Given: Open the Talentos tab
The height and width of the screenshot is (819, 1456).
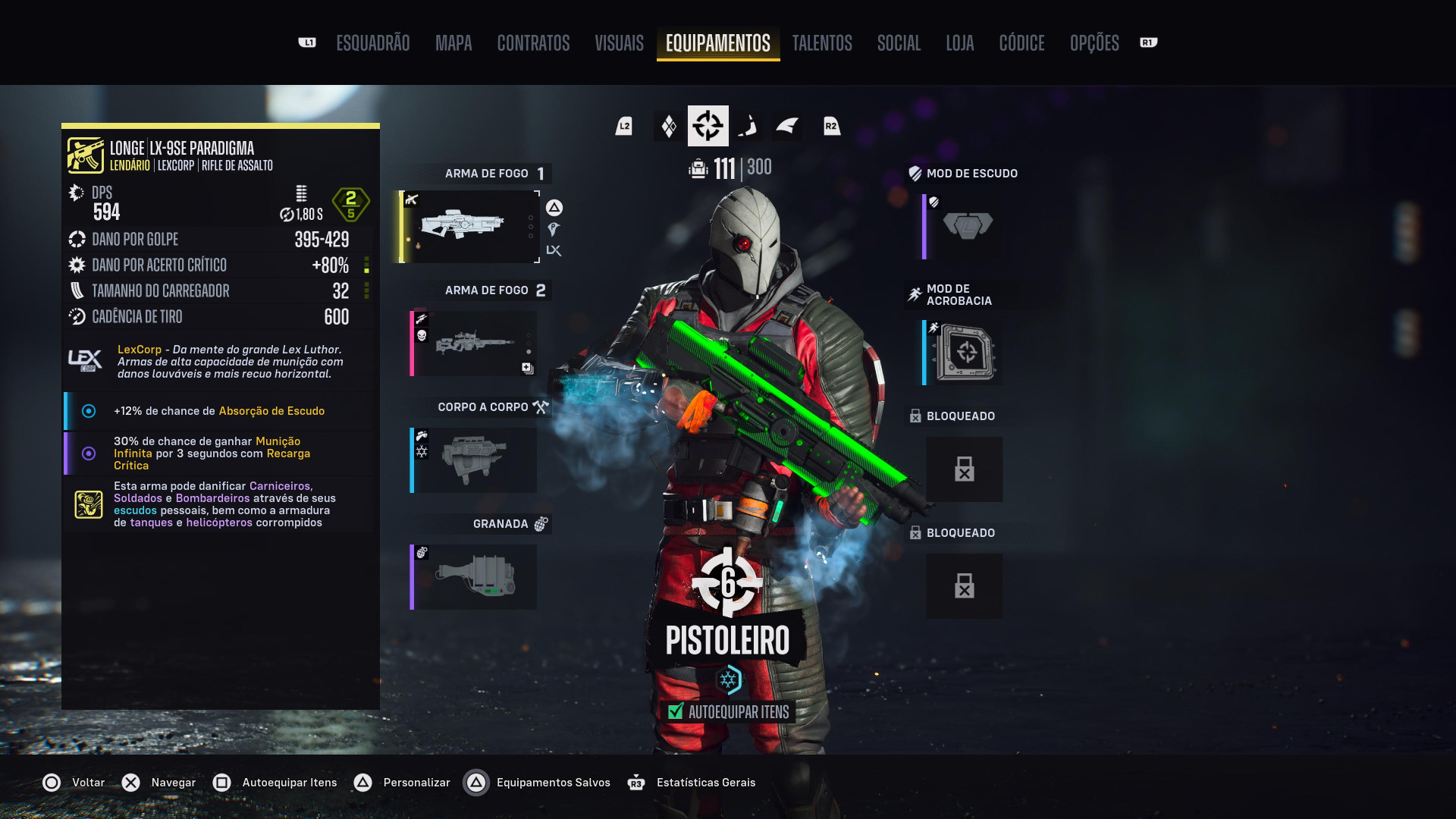Looking at the screenshot, I should (822, 43).
